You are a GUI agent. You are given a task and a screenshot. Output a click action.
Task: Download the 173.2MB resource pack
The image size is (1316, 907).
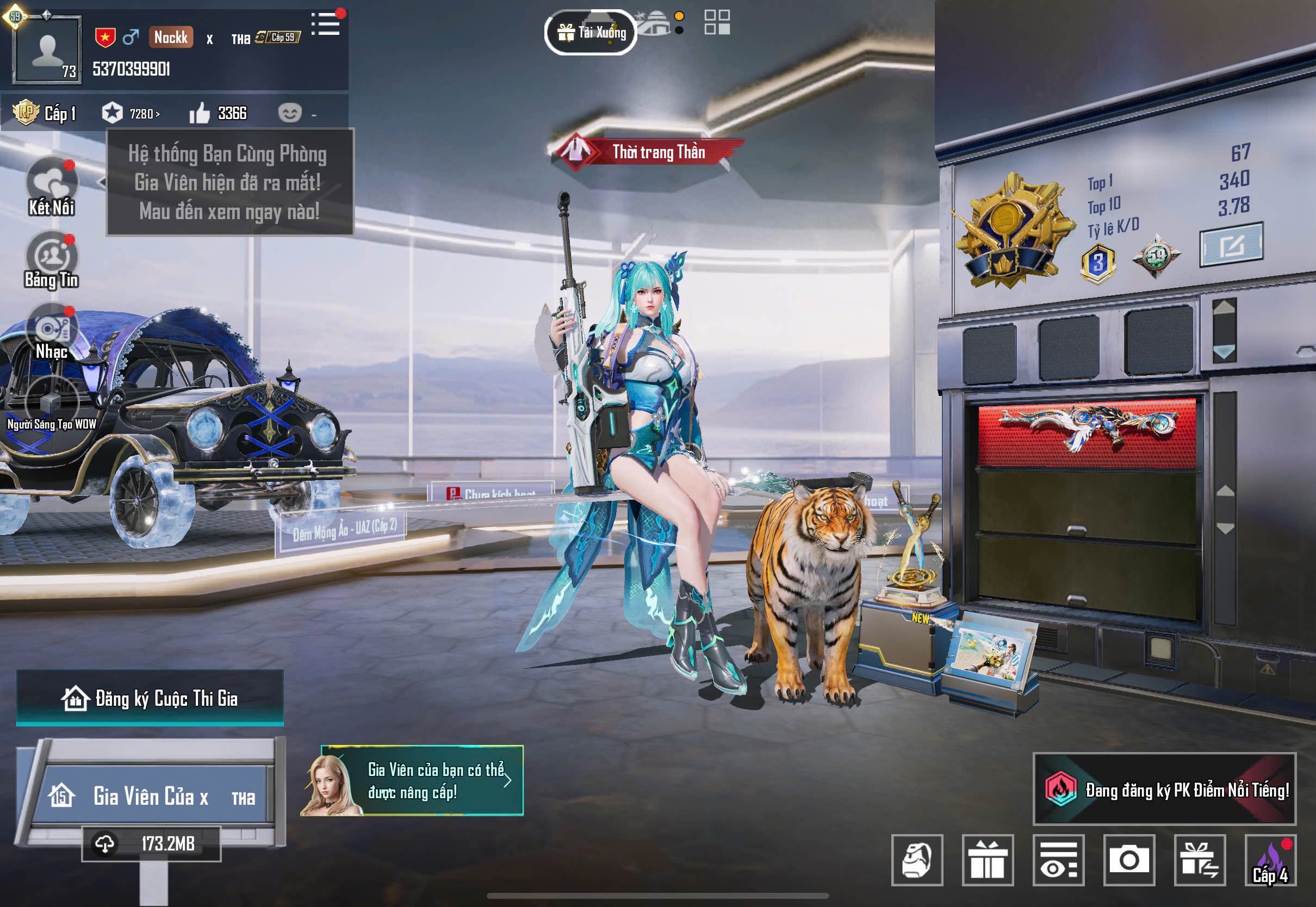click(151, 844)
